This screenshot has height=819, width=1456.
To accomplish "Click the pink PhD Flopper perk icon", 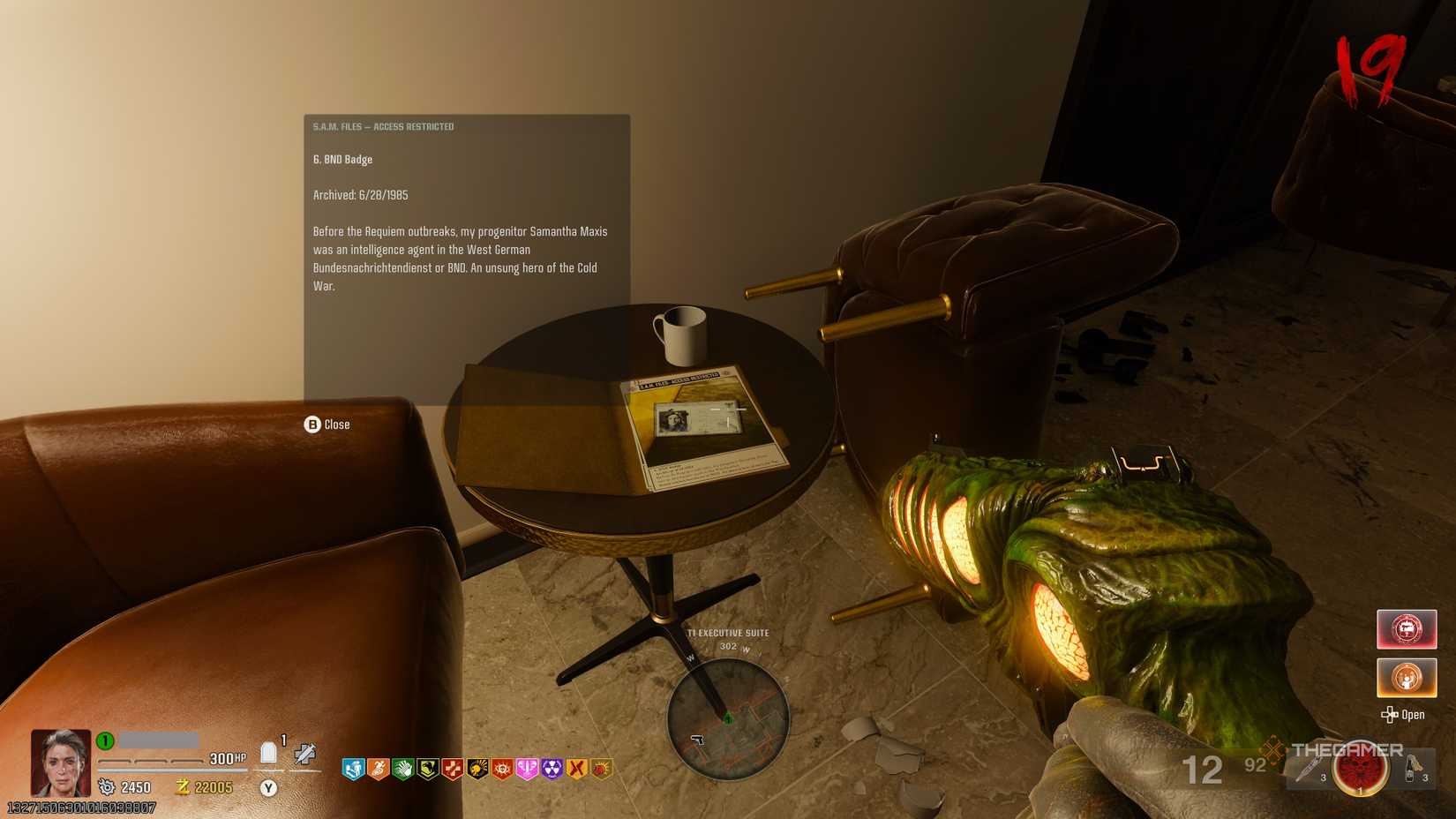I will pyautogui.click(x=527, y=770).
